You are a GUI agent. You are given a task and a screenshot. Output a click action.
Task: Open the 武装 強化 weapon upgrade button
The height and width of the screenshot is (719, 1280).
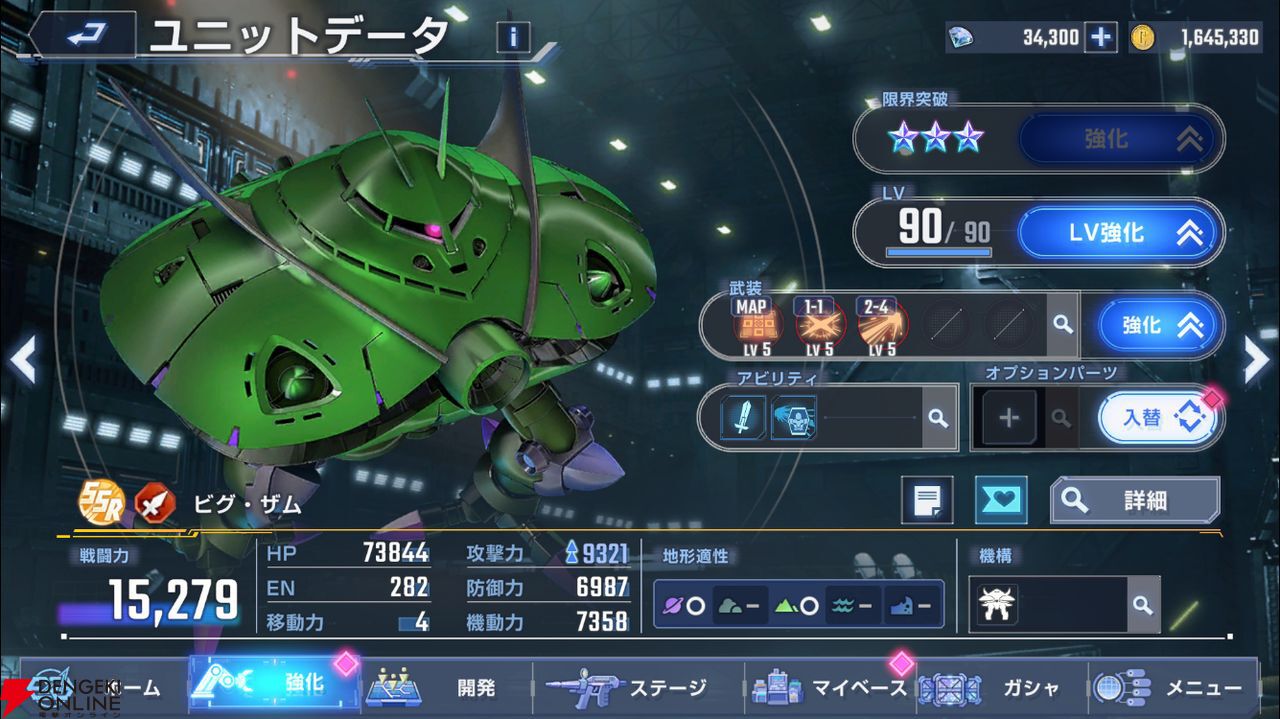click(1160, 325)
